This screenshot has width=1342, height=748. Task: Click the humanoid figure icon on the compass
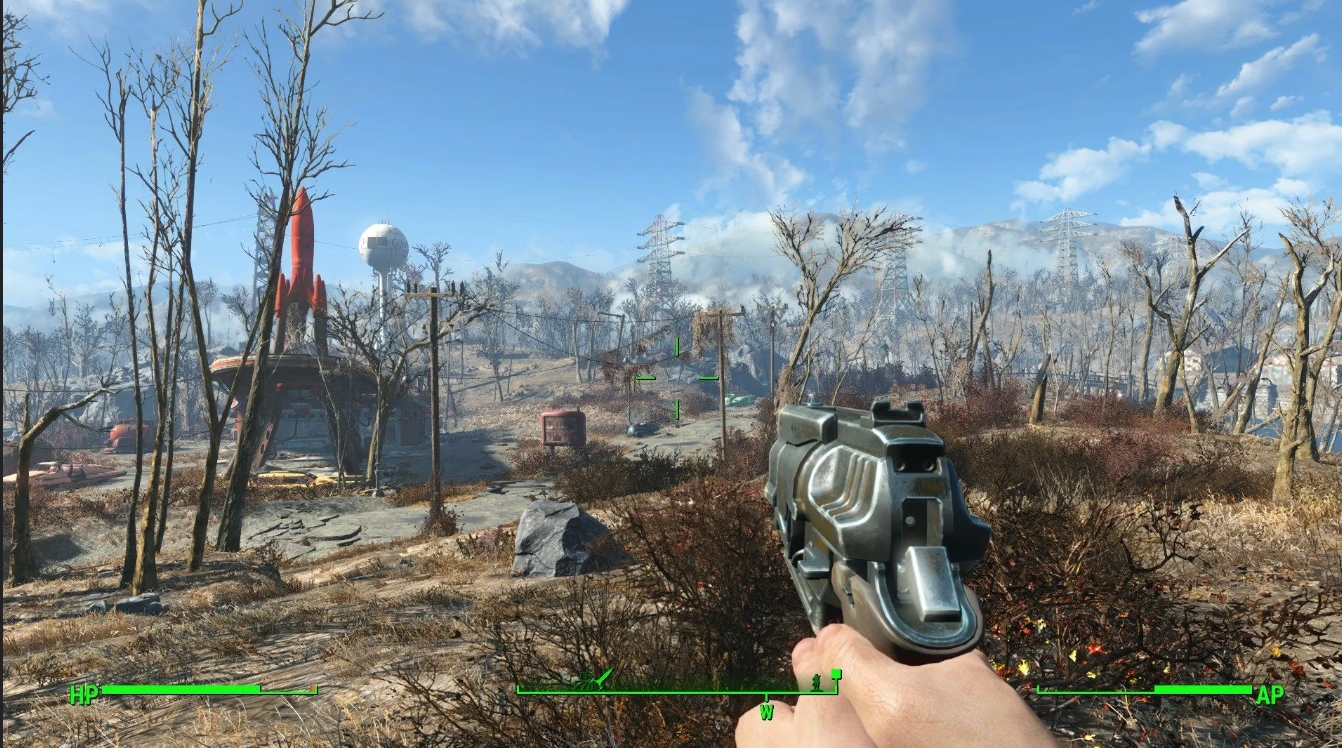tap(816, 684)
